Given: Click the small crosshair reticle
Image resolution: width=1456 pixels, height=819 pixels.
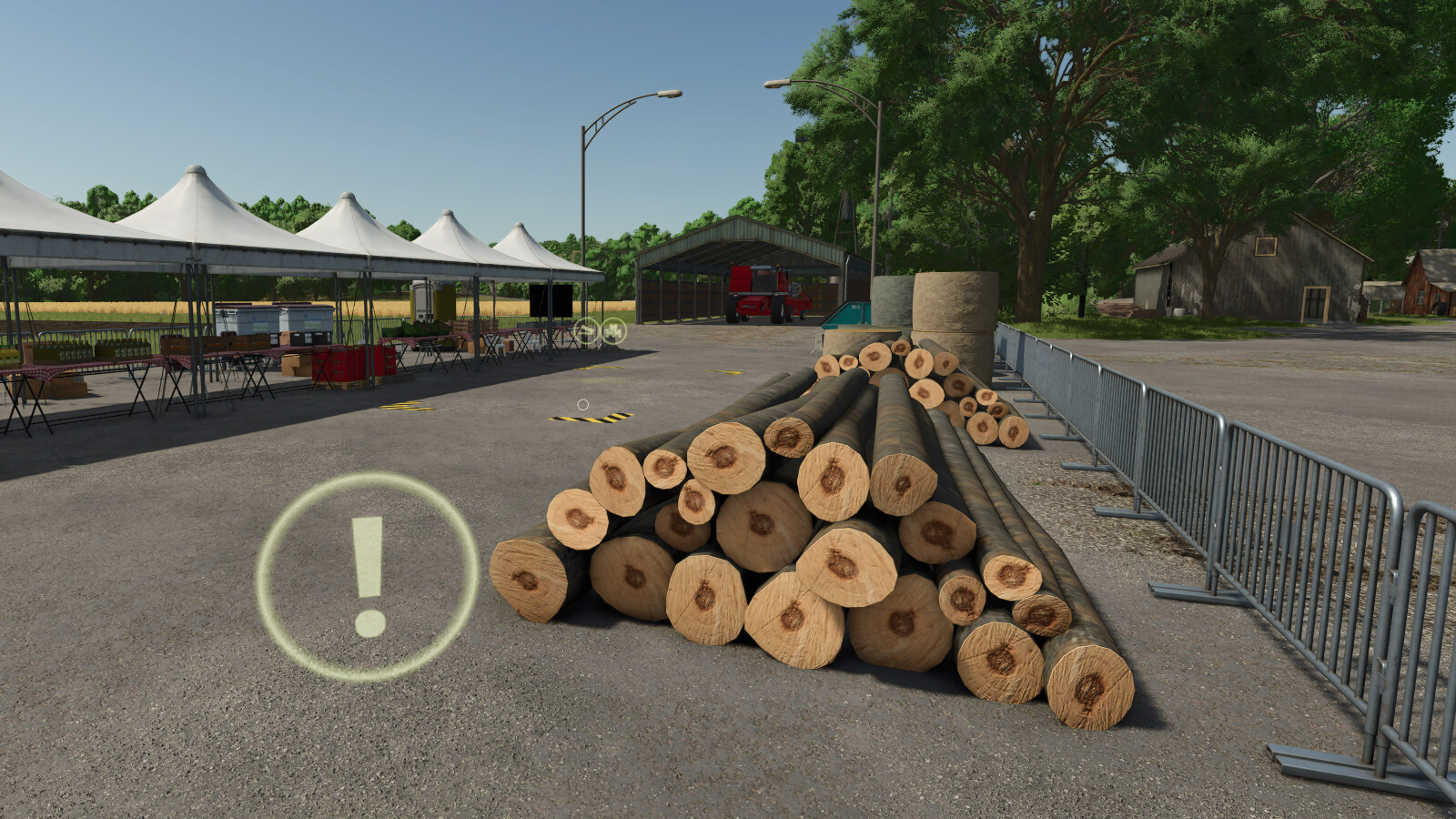Looking at the screenshot, I should [x=583, y=404].
